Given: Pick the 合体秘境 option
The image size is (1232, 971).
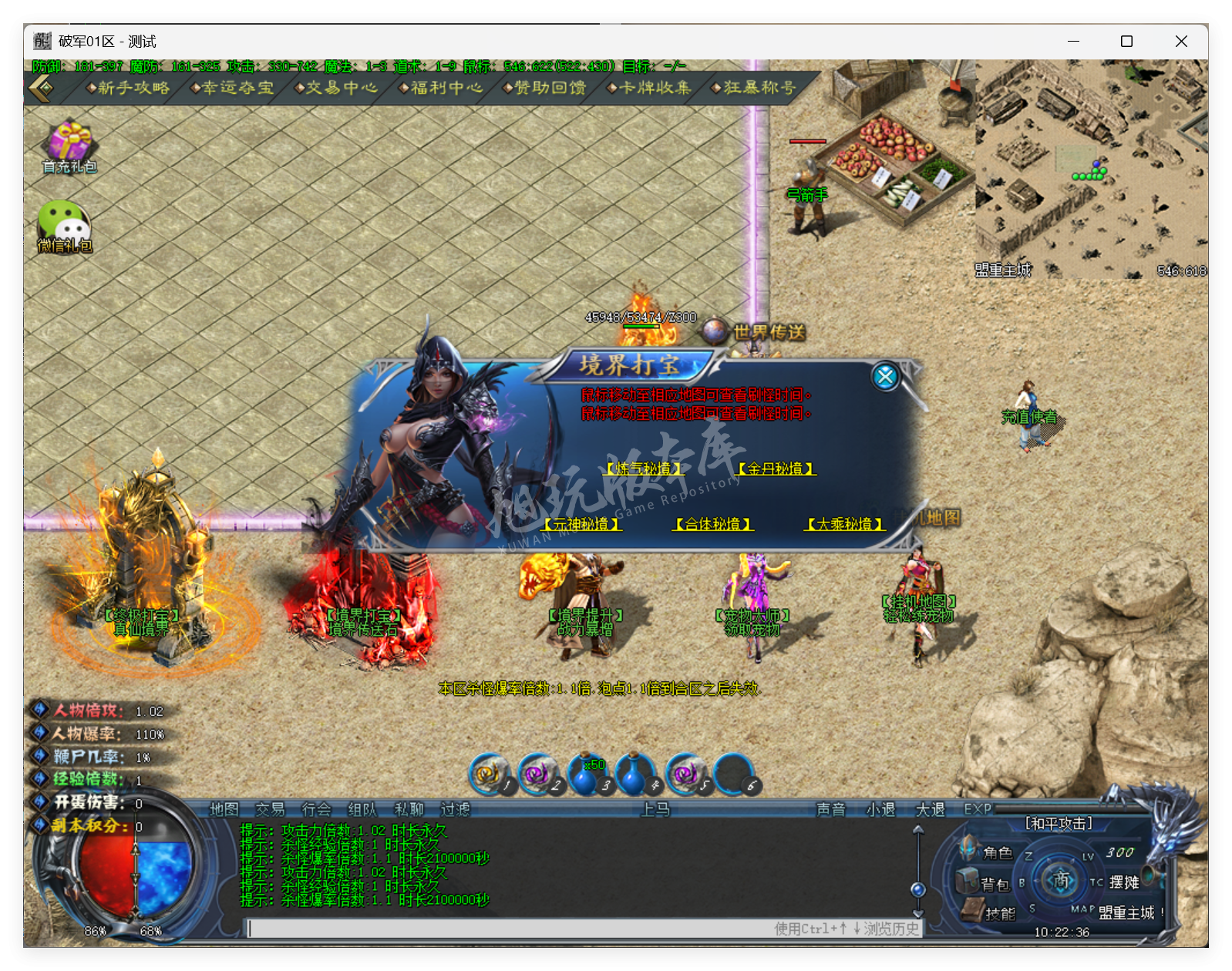Looking at the screenshot, I should click(x=713, y=524).
